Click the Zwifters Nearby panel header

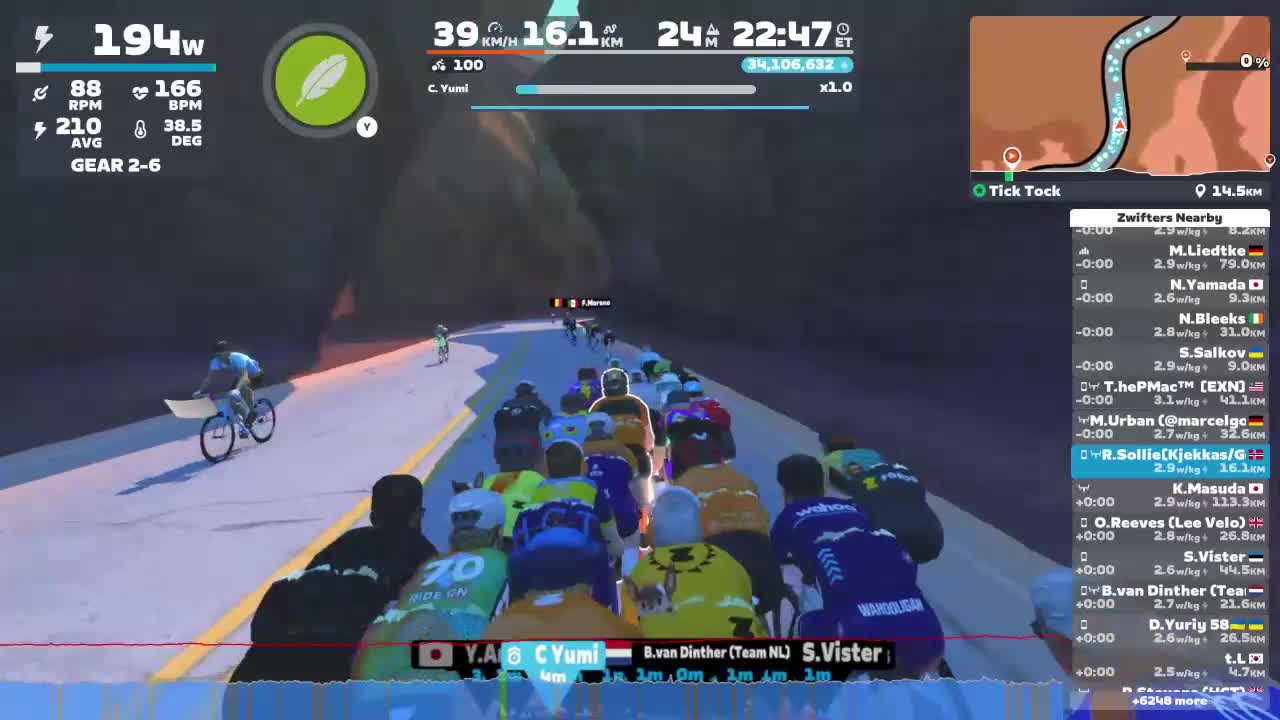tap(1170, 217)
